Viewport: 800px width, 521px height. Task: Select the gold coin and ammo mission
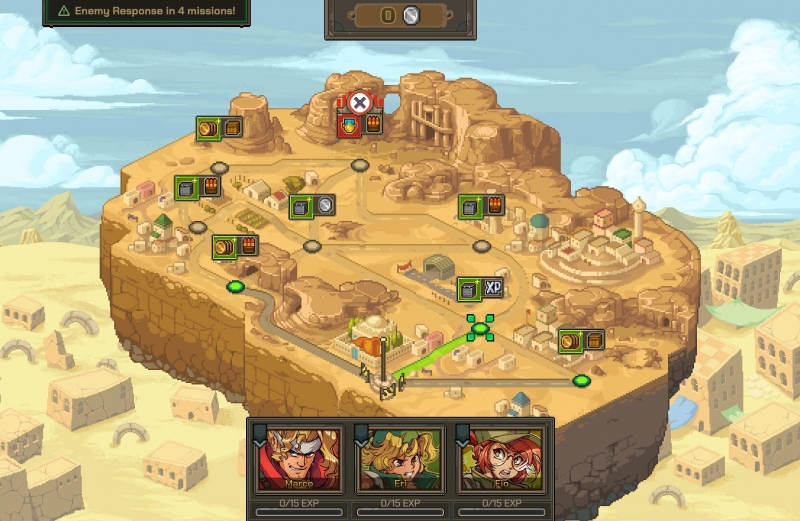[x=234, y=245]
